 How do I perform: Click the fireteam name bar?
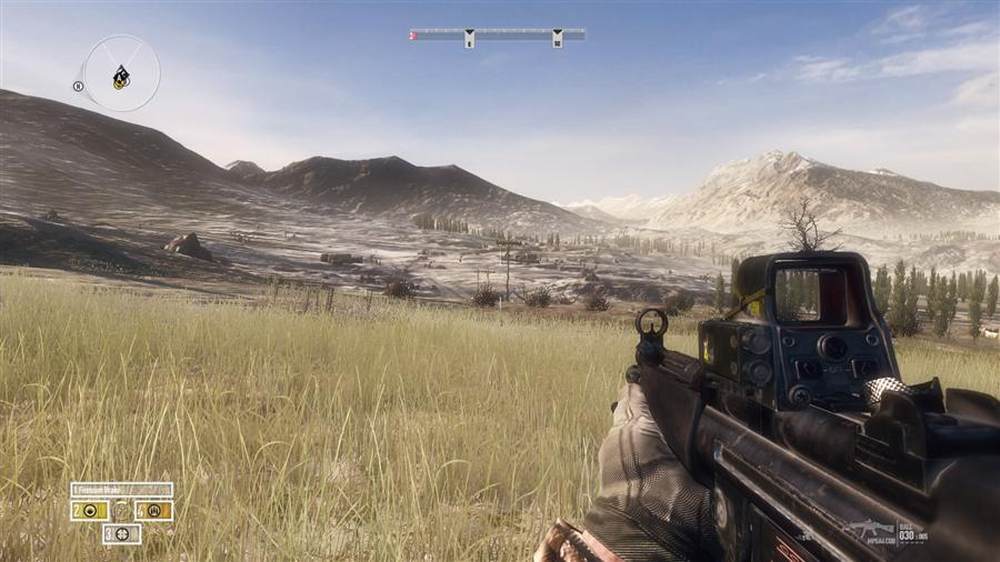pos(122,490)
